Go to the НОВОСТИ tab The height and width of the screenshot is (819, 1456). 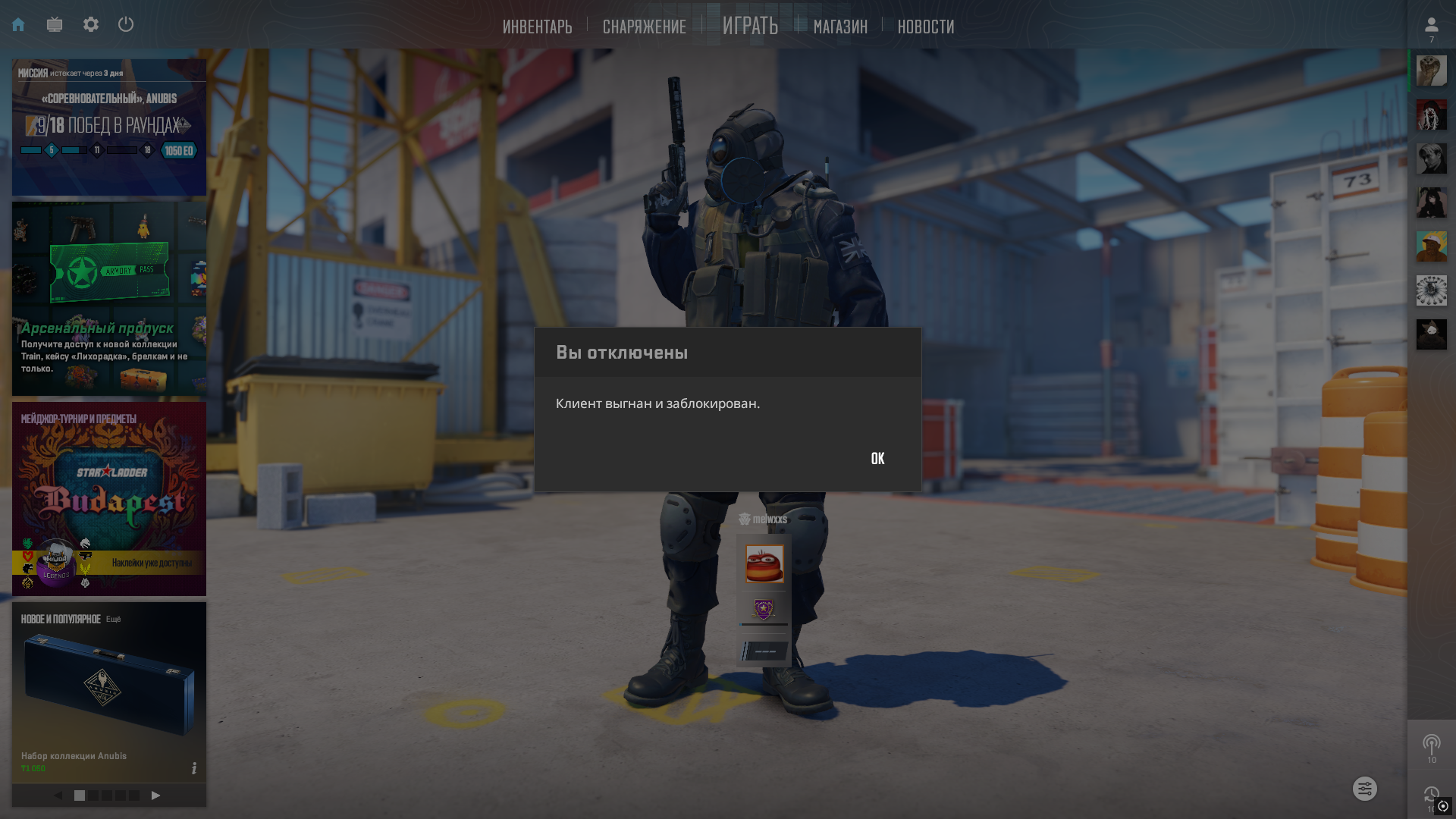point(925,27)
